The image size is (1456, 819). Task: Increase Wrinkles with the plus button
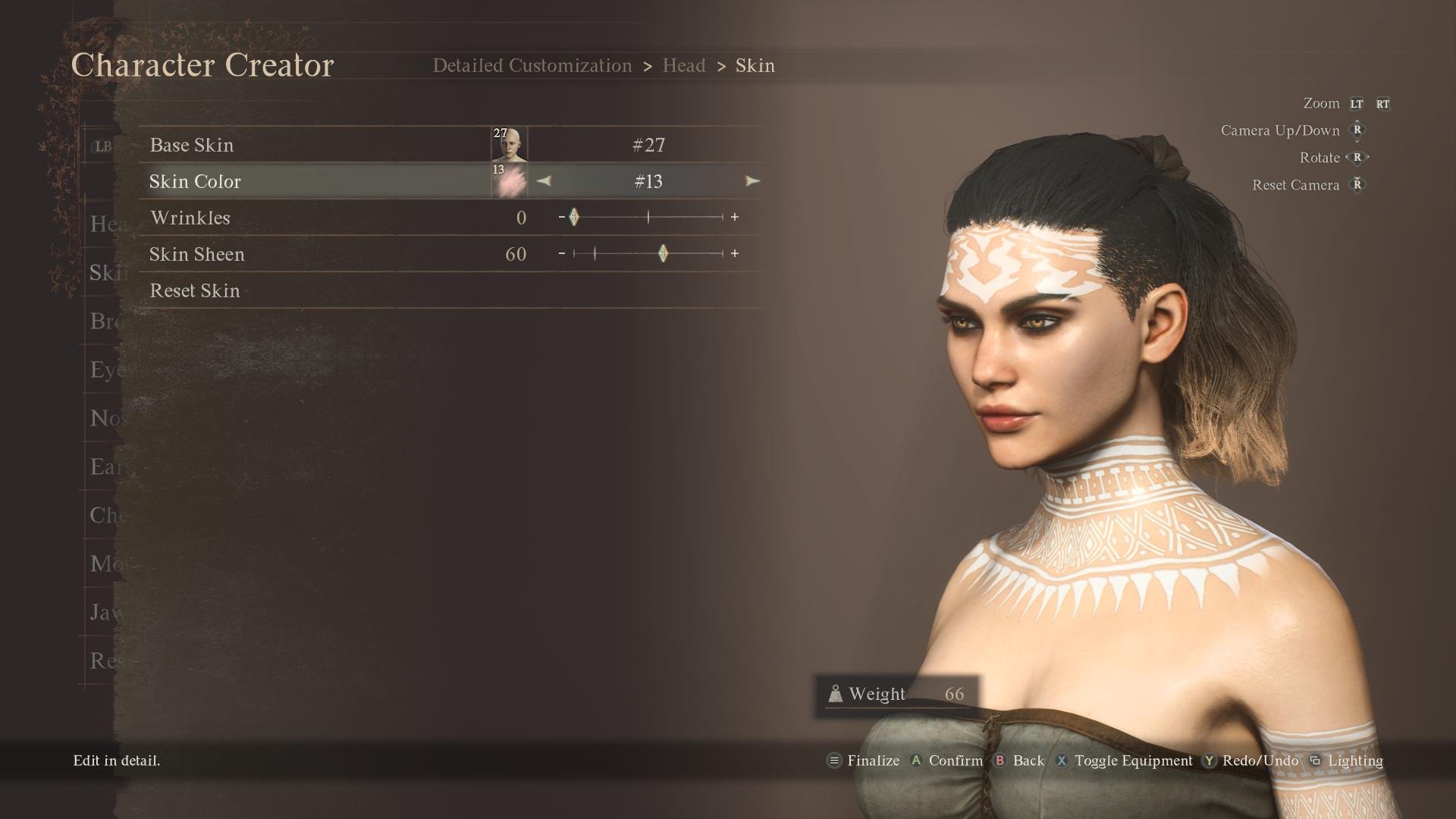(735, 218)
